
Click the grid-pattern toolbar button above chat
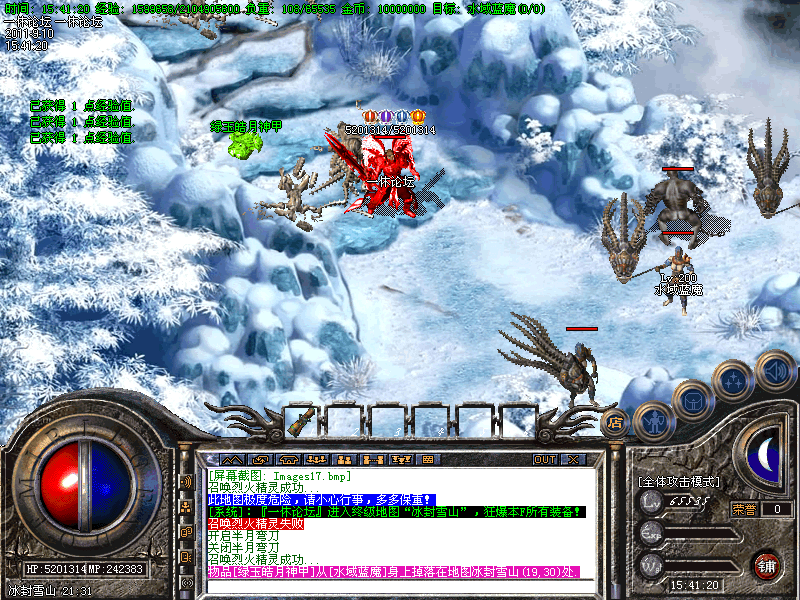tap(428, 459)
